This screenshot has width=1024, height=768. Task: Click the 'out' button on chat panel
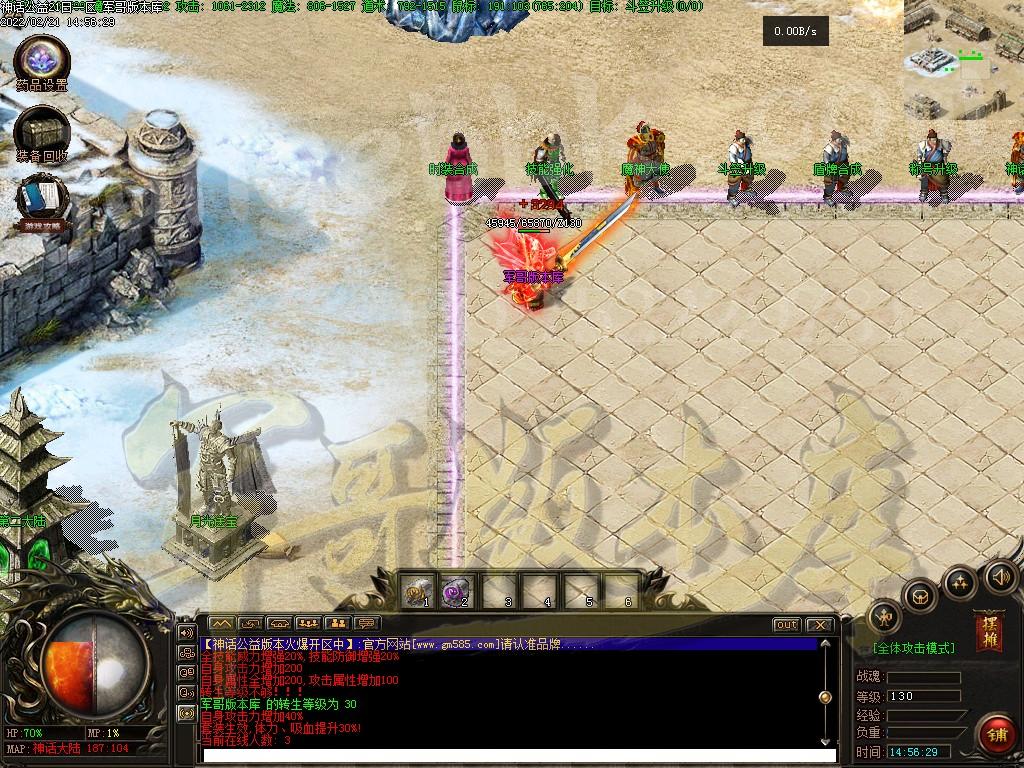pyautogui.click(x=787, y=625)
